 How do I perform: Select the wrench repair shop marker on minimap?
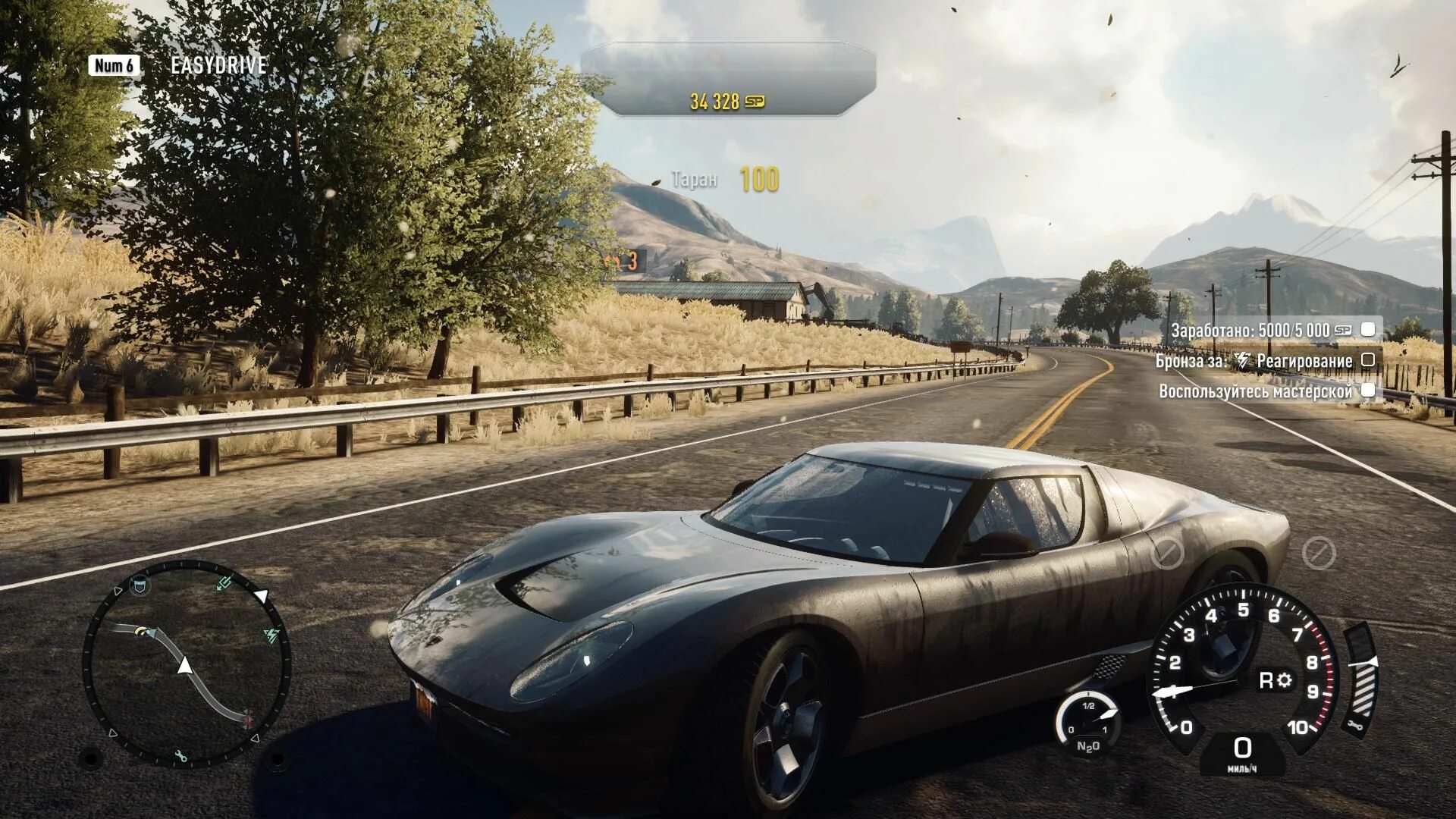pos(180,756)
